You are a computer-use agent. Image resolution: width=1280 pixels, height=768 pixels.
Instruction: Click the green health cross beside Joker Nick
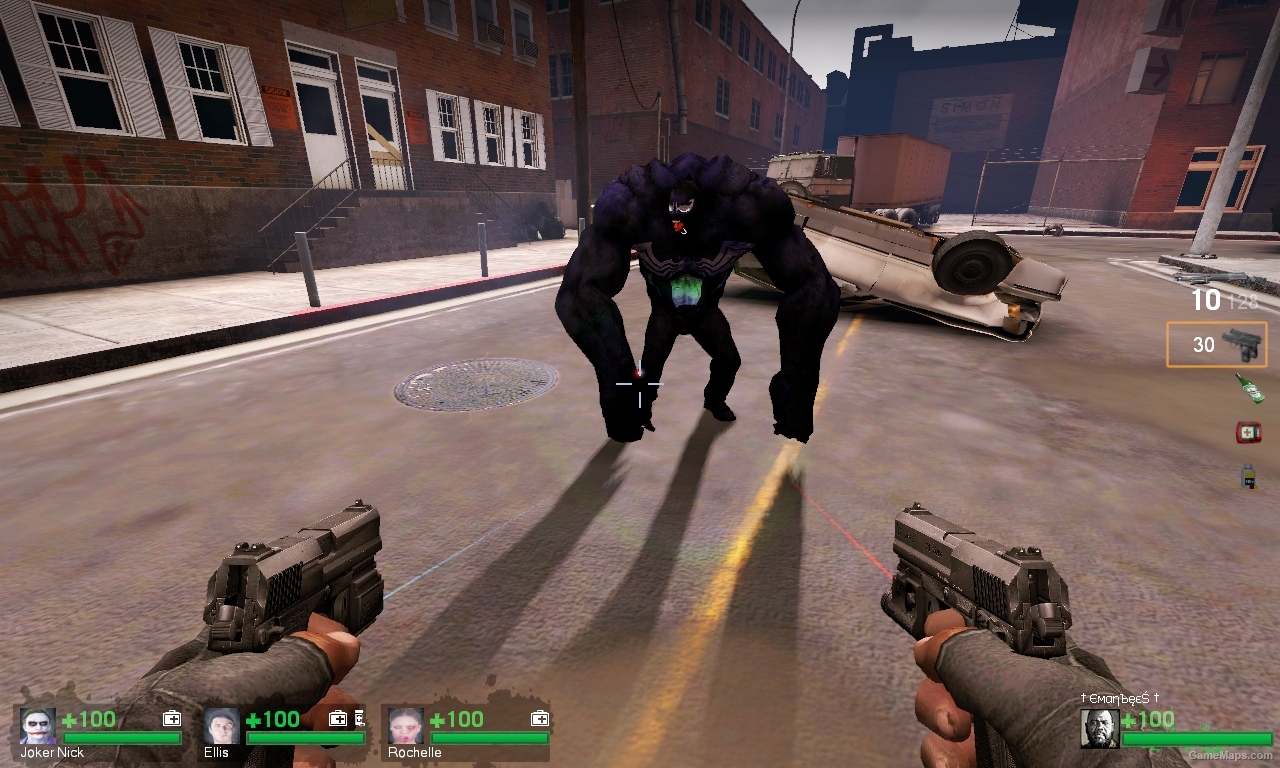click(x=69, y=719)
